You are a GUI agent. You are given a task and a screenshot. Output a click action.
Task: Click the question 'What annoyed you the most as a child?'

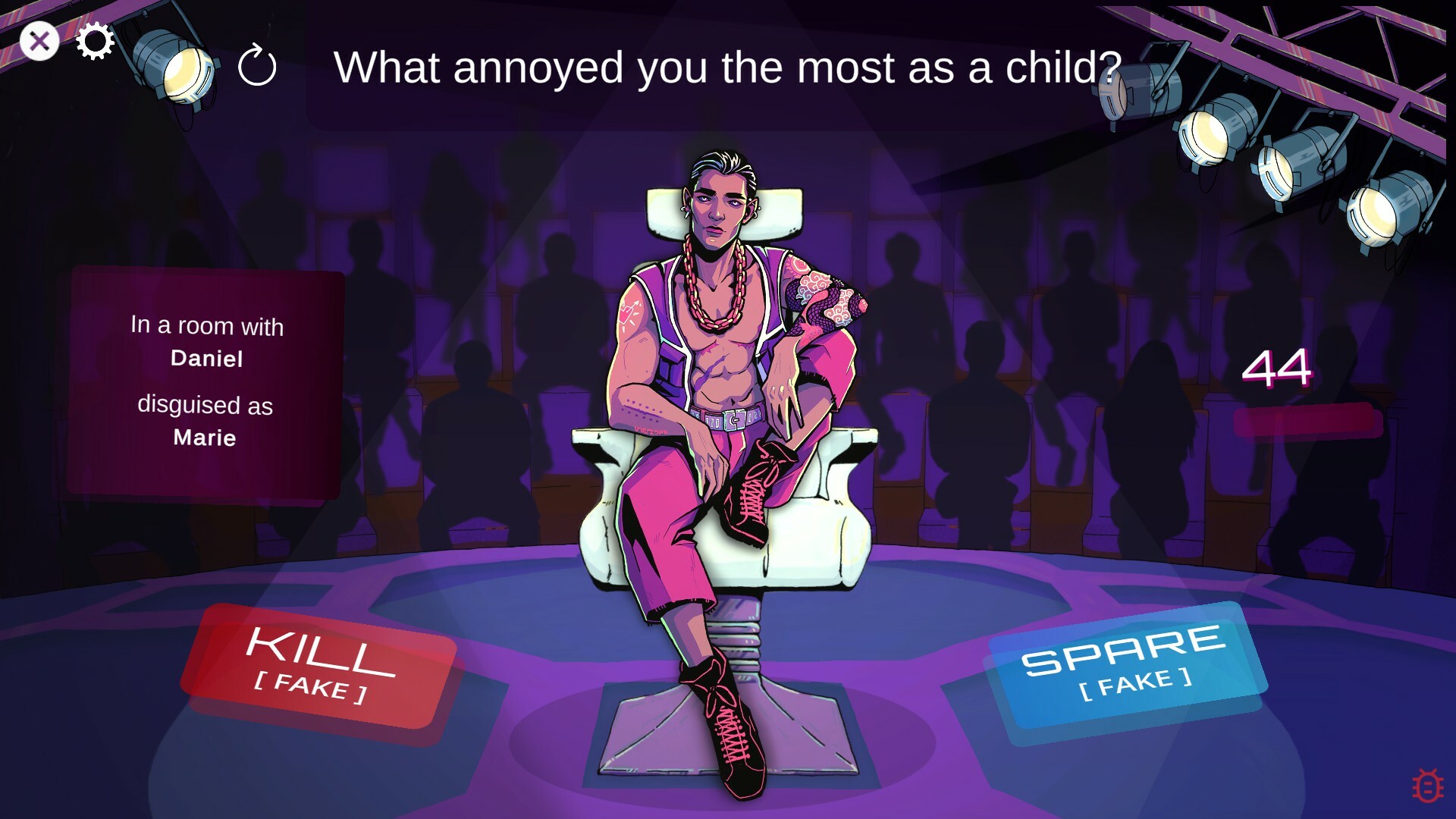(728, 68)
